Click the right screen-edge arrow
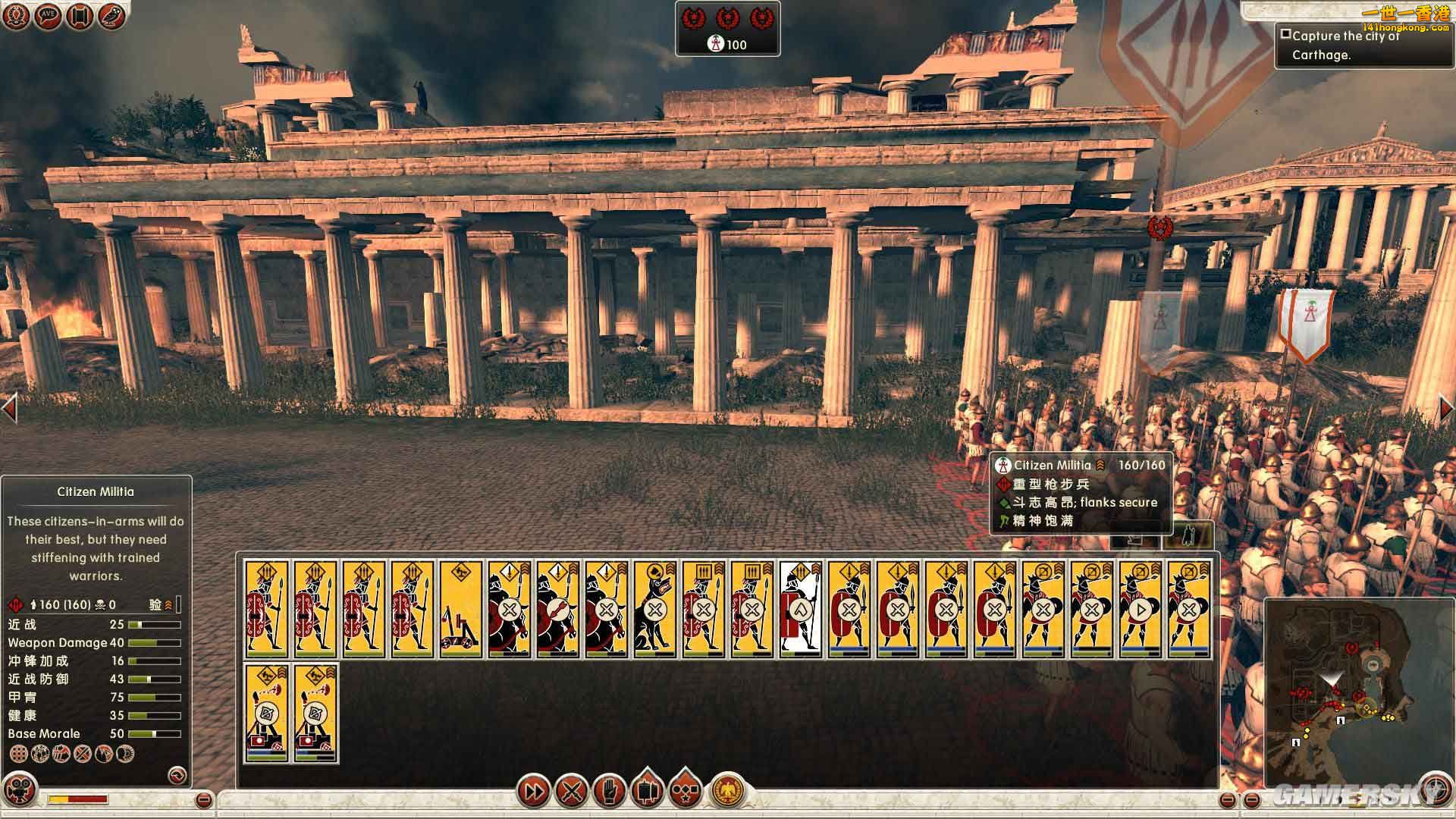Viewport: 1456px width, 819px height. pyautogui.click(x=1446, y=409)
